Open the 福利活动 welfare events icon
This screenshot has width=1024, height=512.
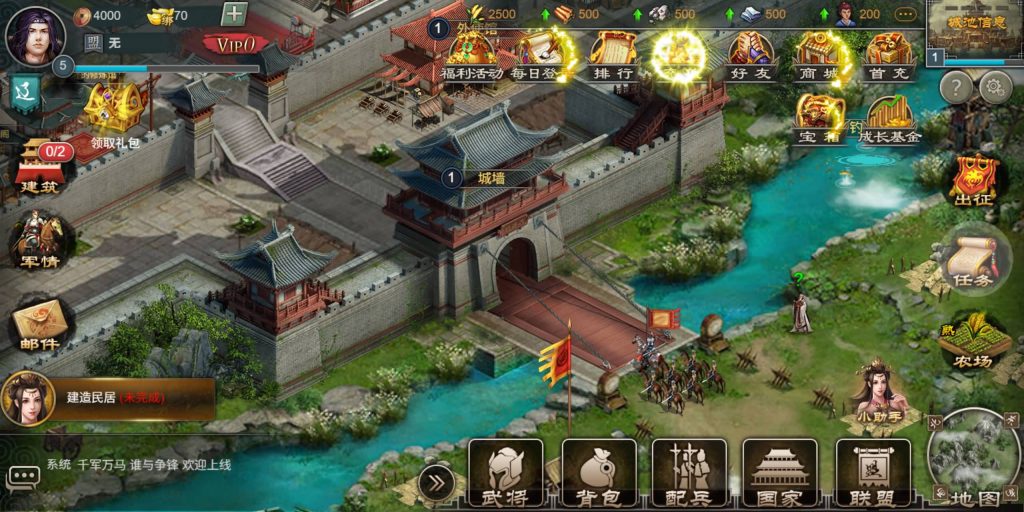click(474, 55)
